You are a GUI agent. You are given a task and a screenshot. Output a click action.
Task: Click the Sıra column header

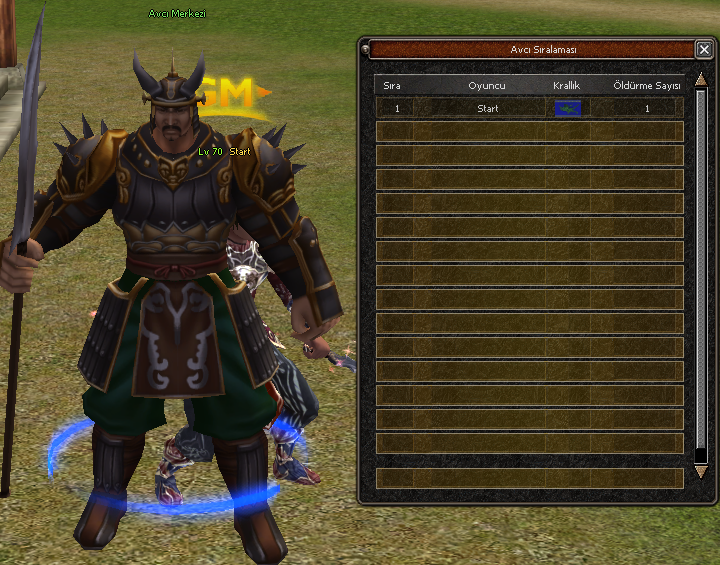(x=392, y=86)
